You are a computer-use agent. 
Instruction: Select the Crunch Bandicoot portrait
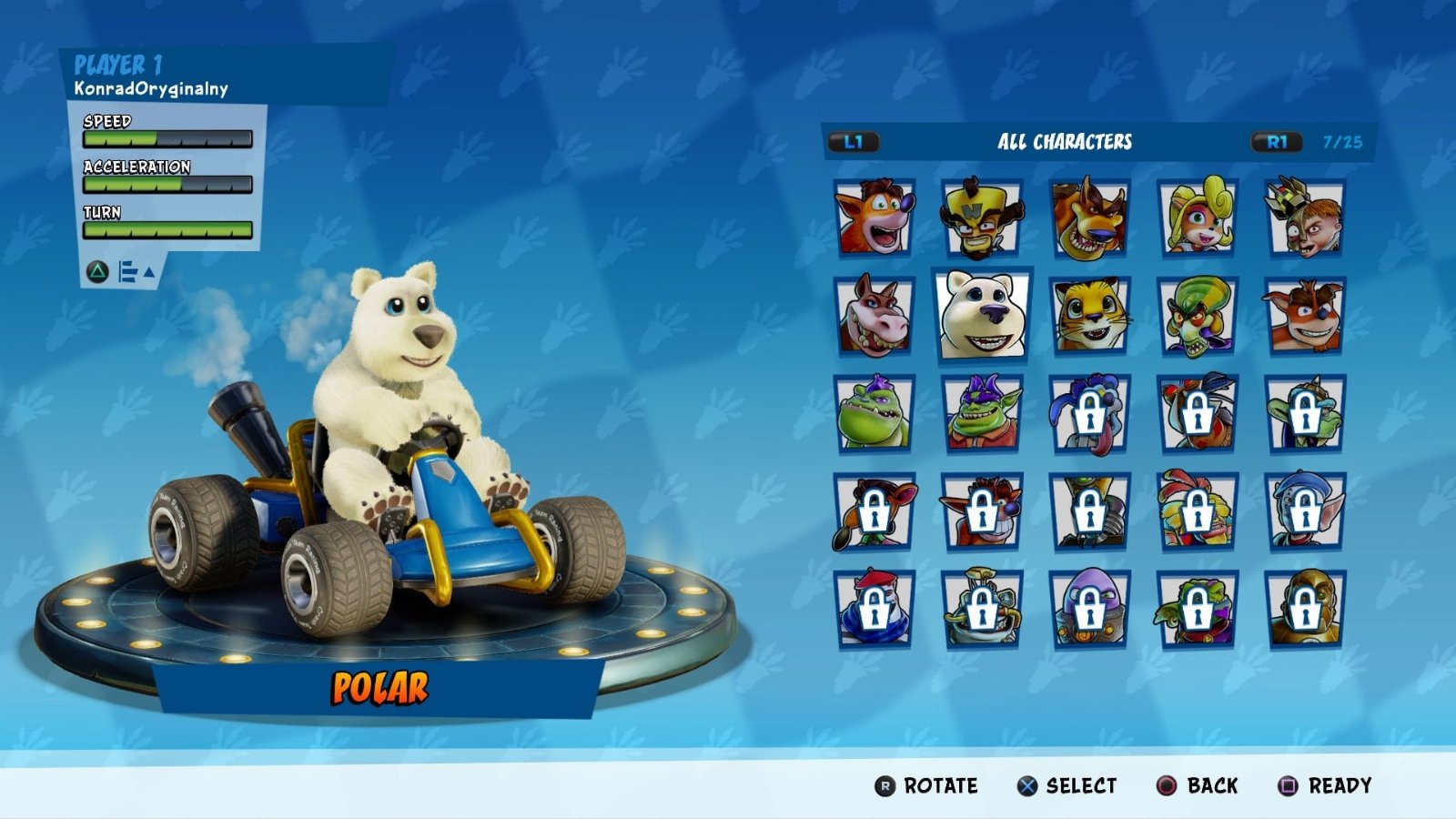pyautogui.click(x=1305, y=316)
